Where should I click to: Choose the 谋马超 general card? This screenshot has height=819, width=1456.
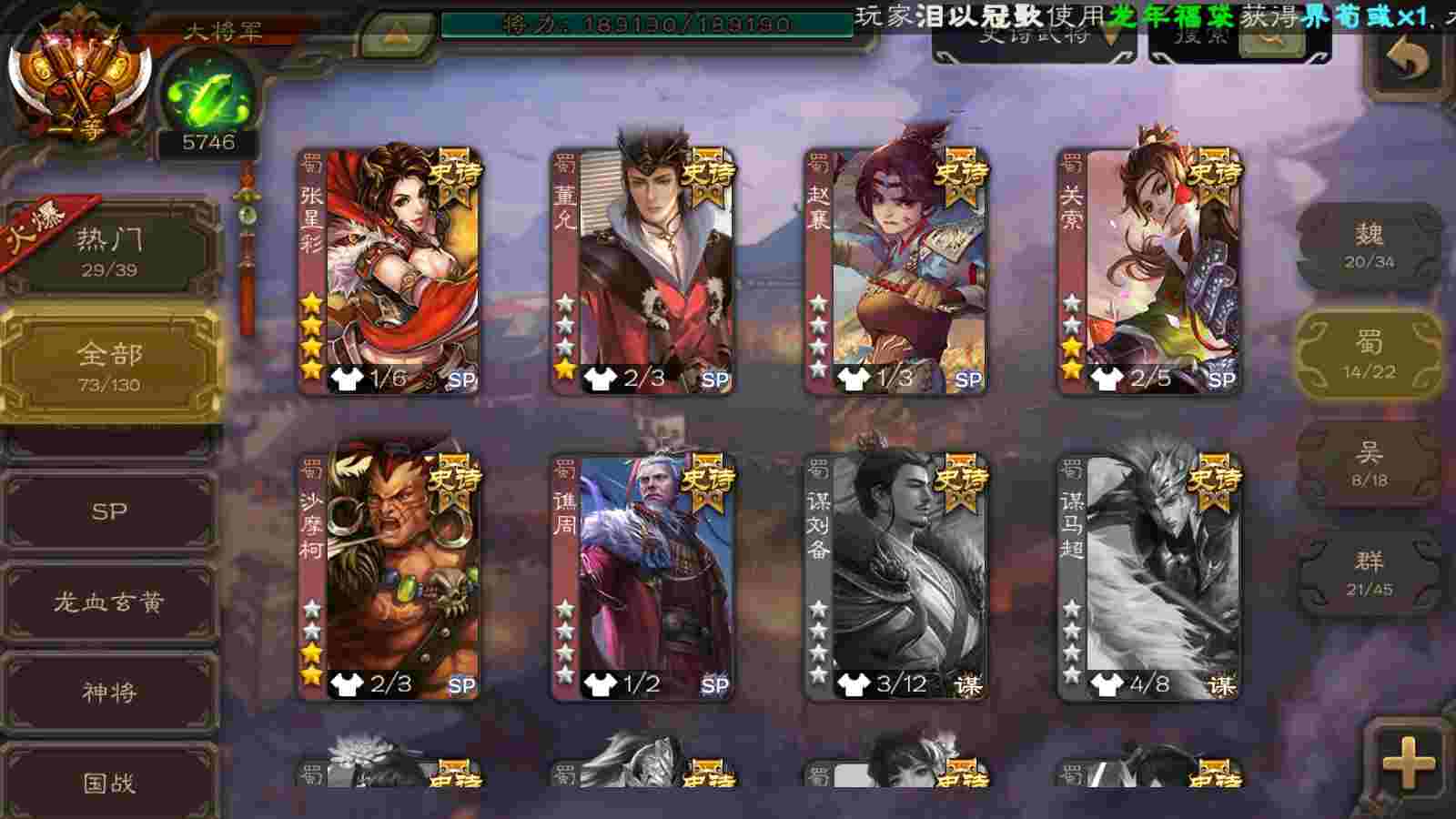coord(1149,578)
